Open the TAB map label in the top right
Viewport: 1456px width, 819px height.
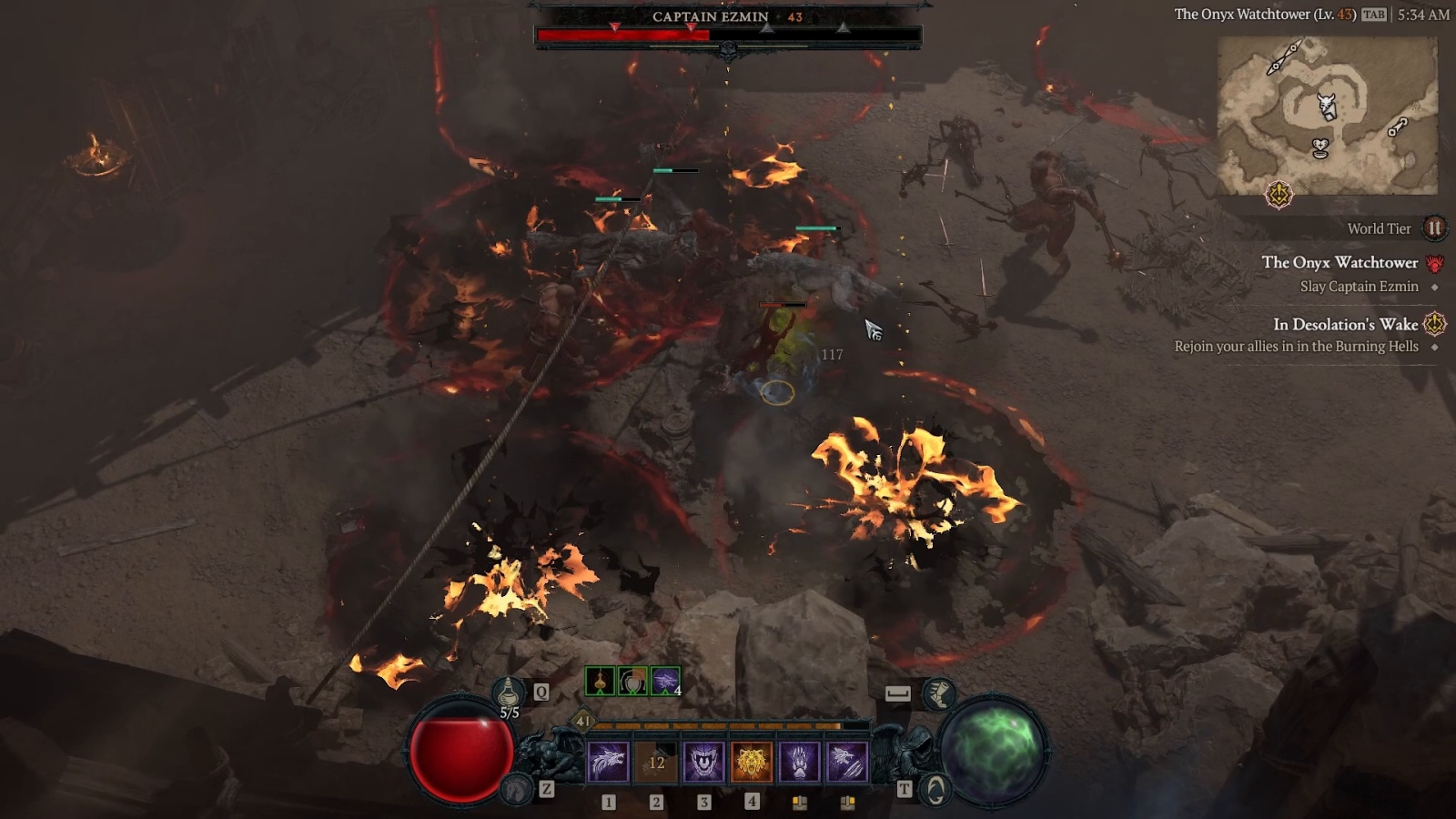pyautogui.click(x=1376, y=15)
